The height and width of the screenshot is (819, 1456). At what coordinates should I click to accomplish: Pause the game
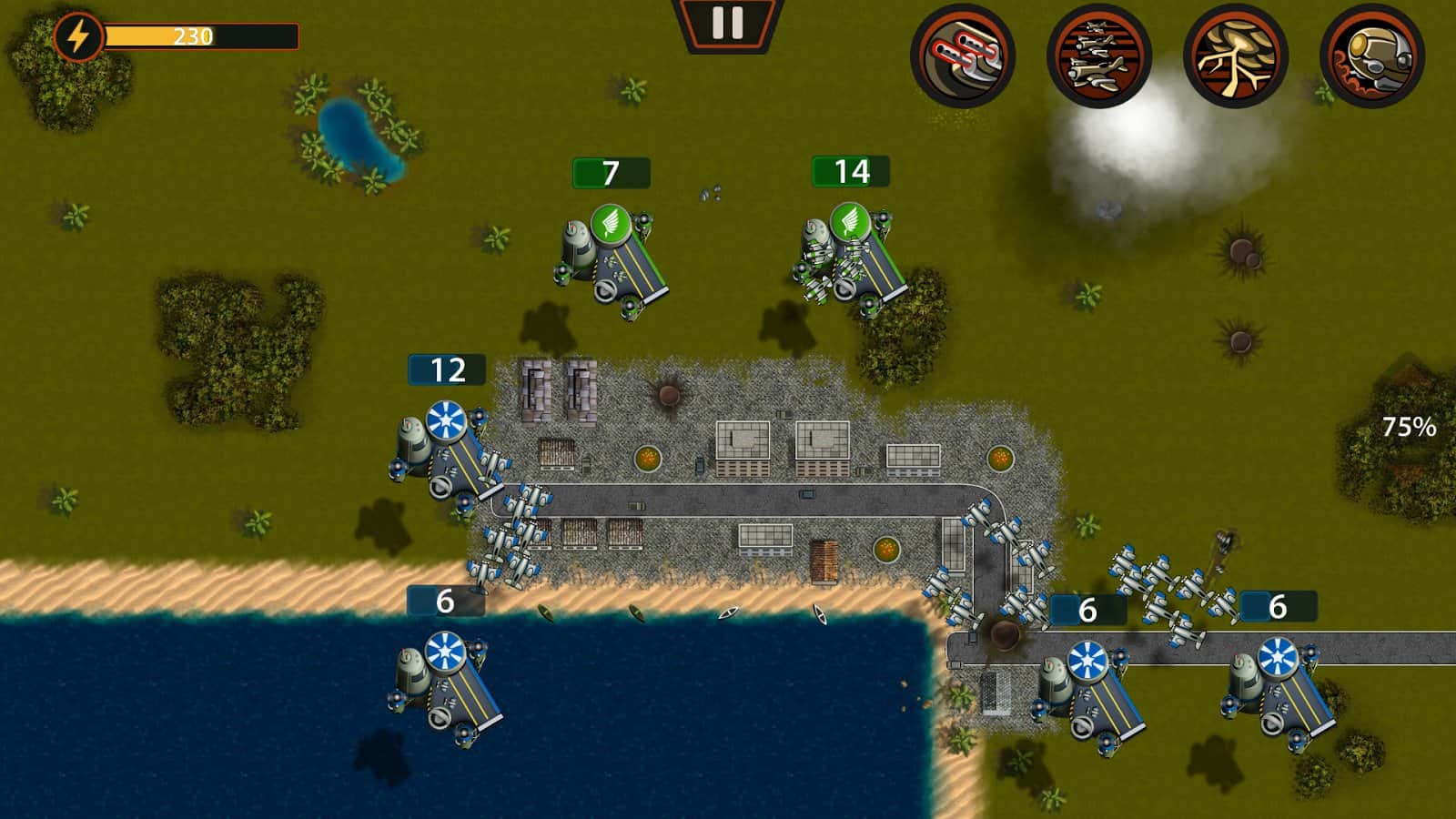[727, 24]
